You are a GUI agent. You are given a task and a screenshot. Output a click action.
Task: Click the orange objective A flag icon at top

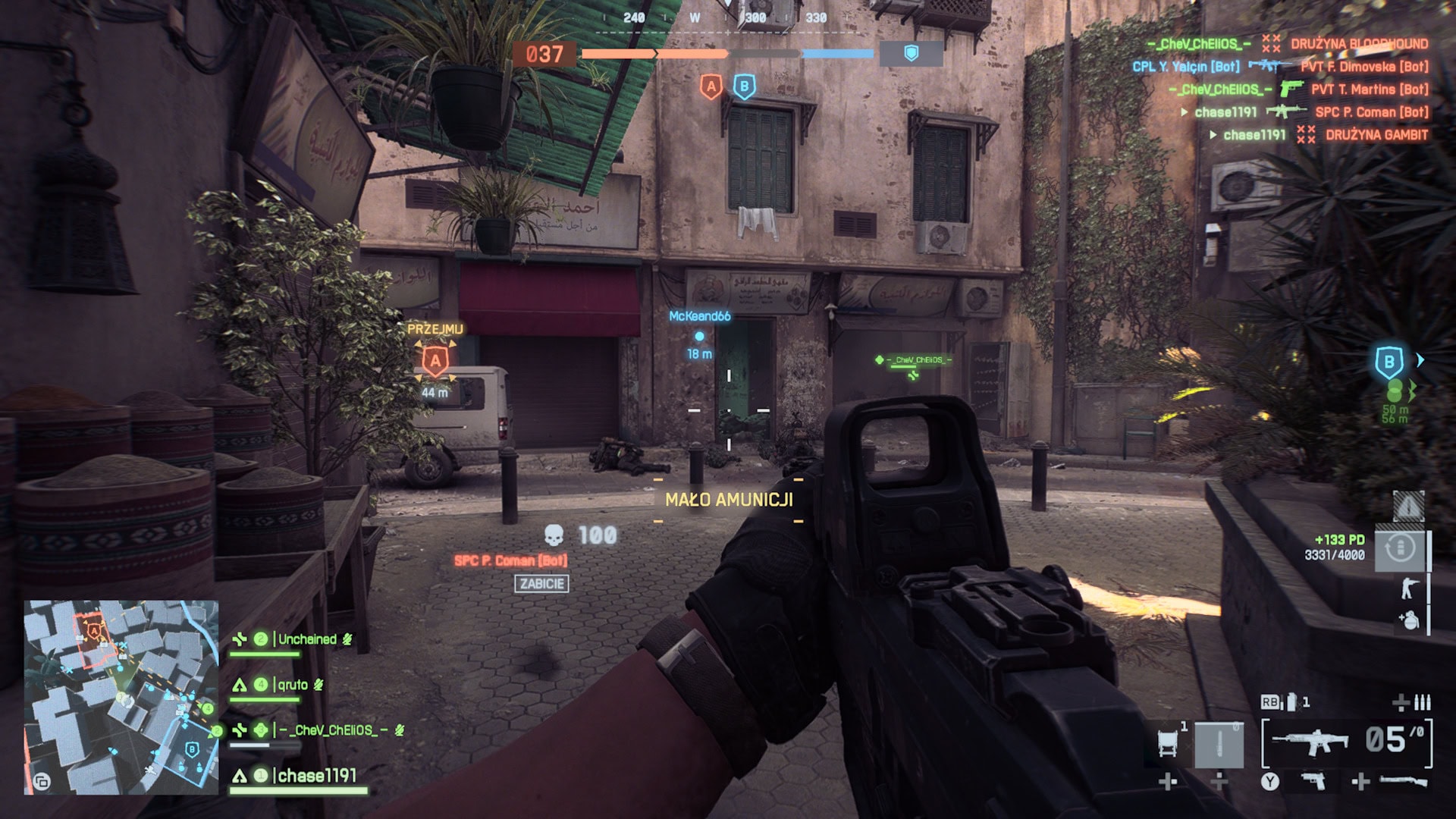(x=711, y=86)
